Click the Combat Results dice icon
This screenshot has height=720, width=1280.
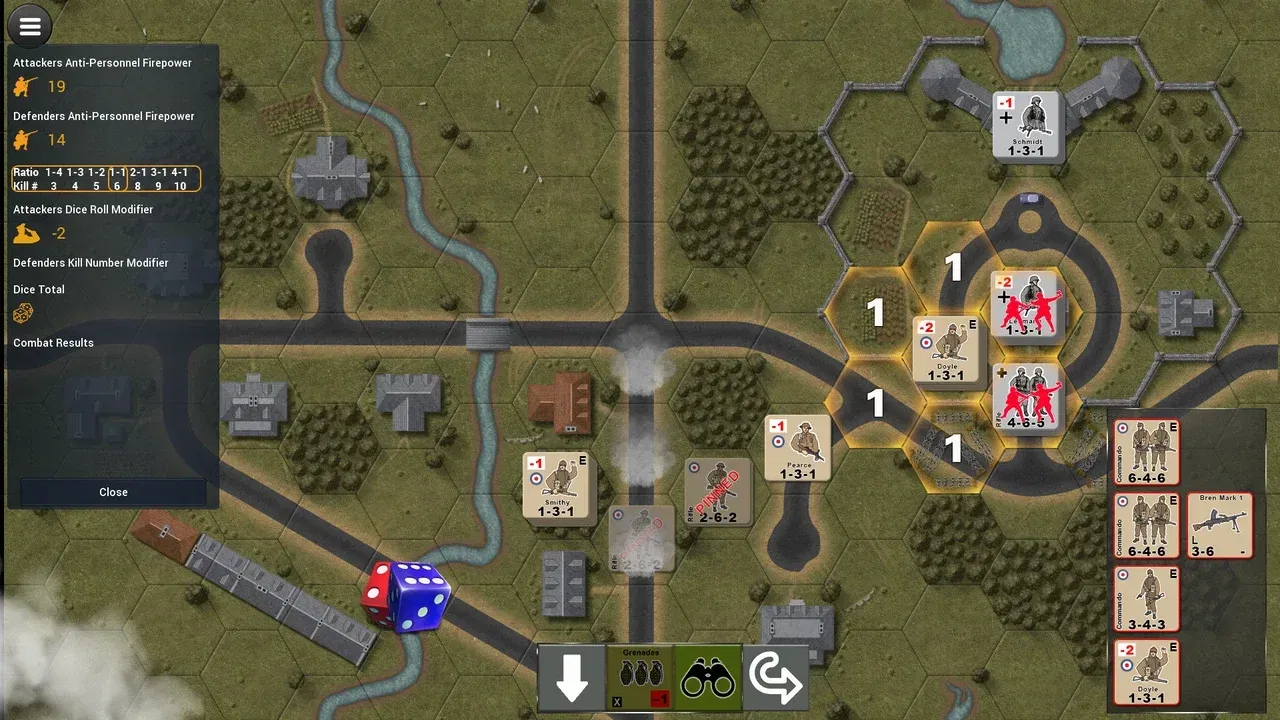21,313
